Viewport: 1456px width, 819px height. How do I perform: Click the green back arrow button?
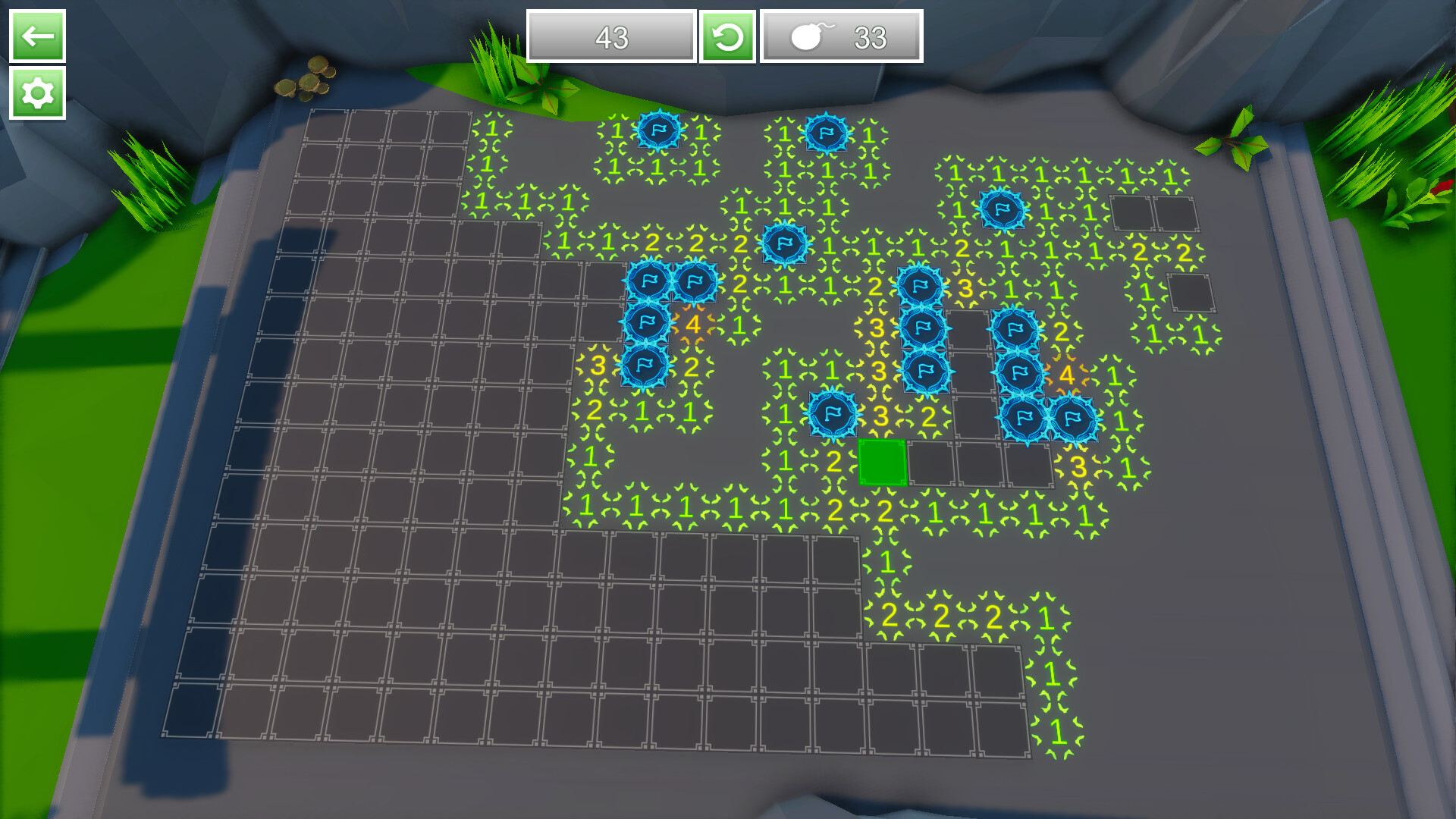[x=37, y=36]
